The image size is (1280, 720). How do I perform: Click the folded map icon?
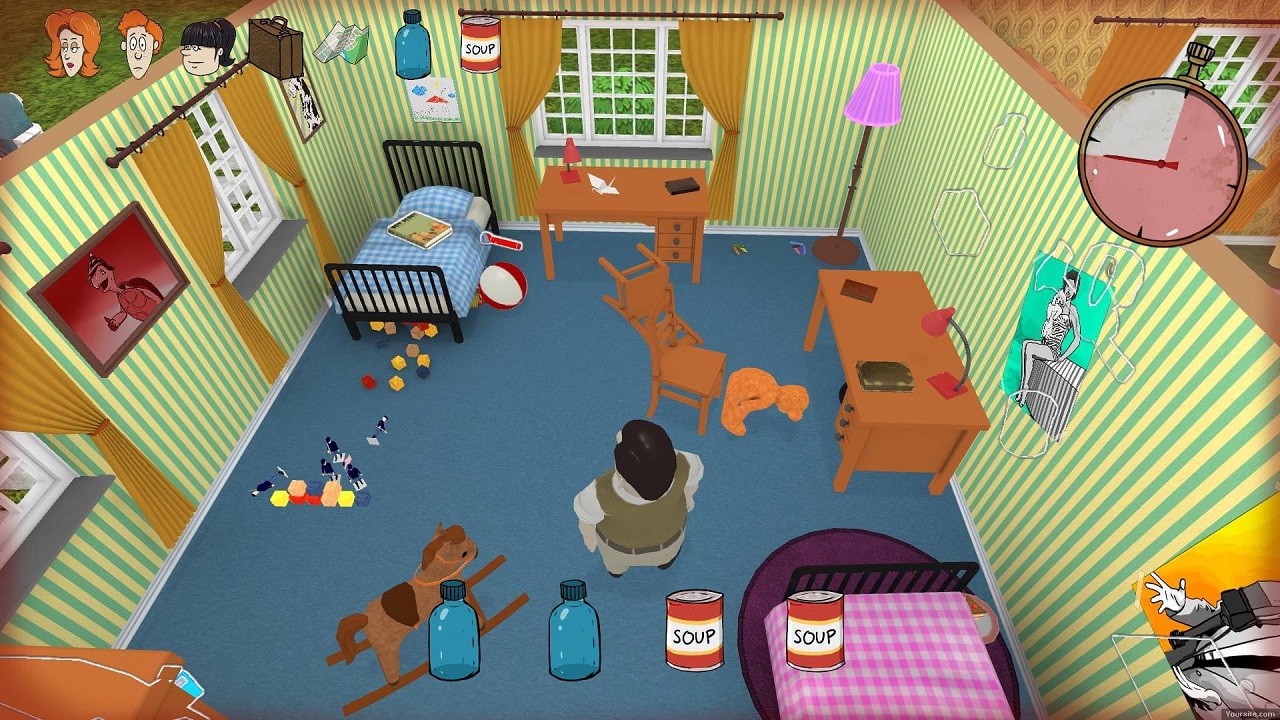pos(342,44)
